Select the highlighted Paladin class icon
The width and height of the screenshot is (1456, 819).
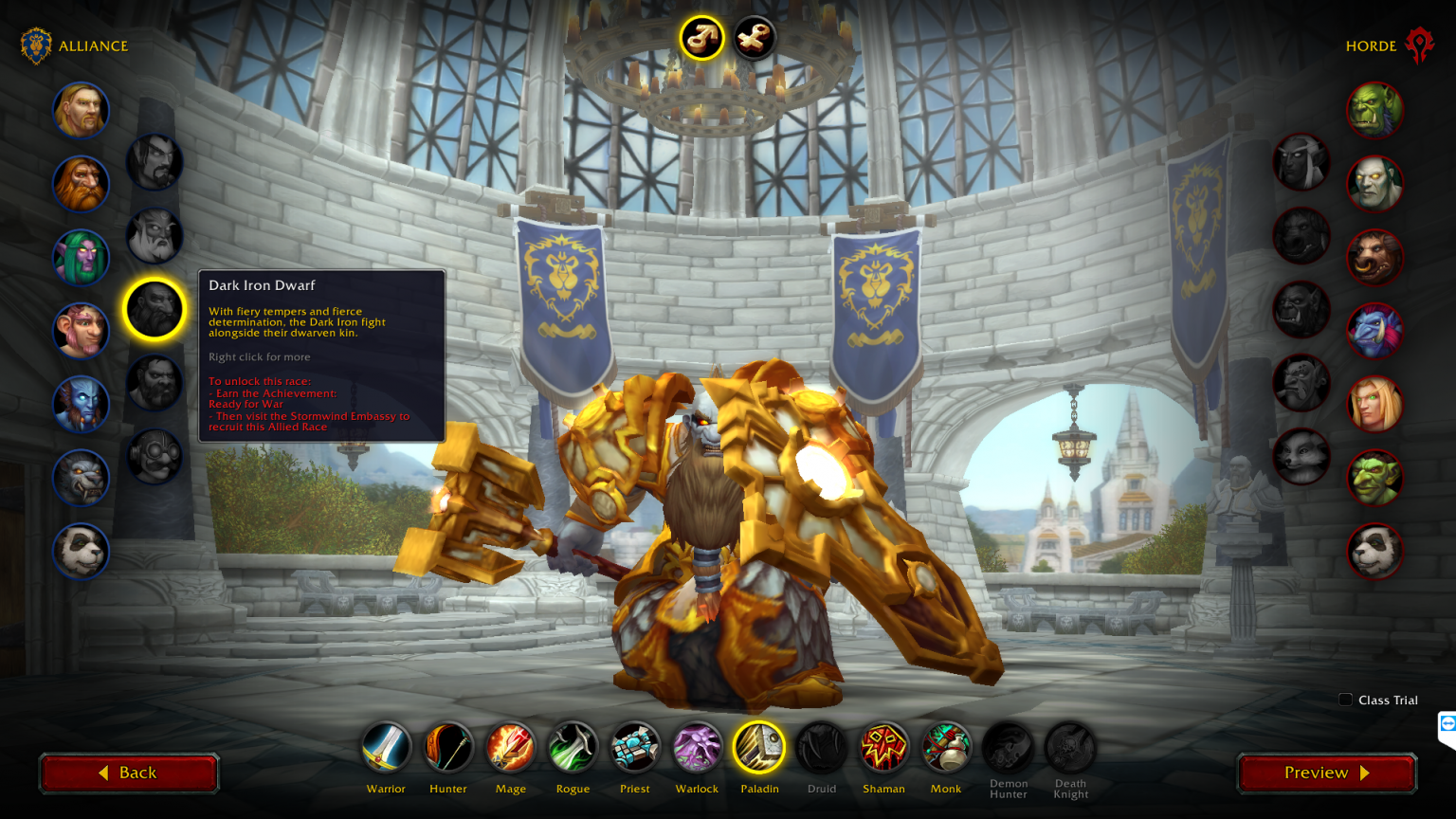(x=759, y=747)
